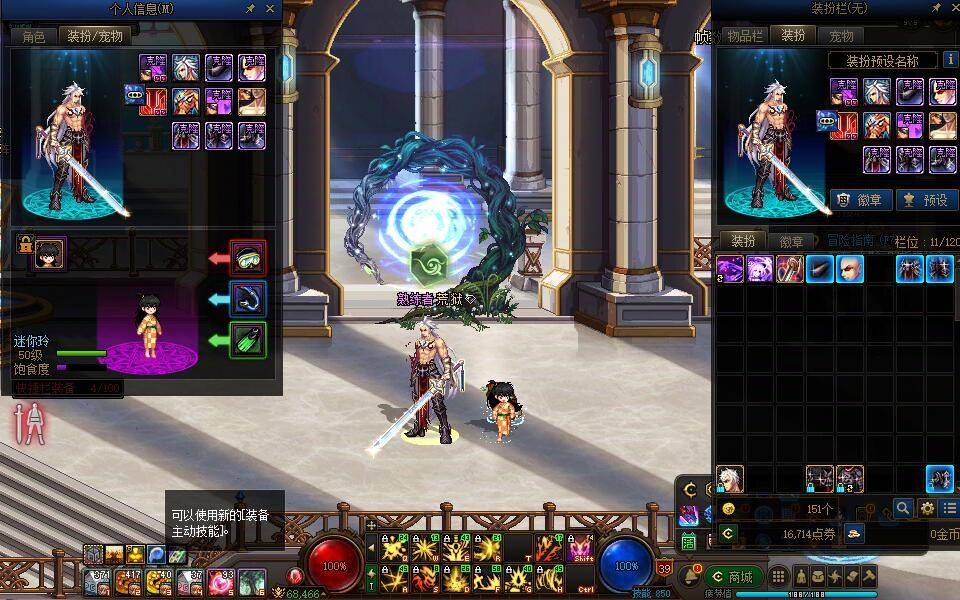This screenshot has width=960, height=600.
Task: Select the bald red-eyed face avatar item
Action: [x=849, y=268]
